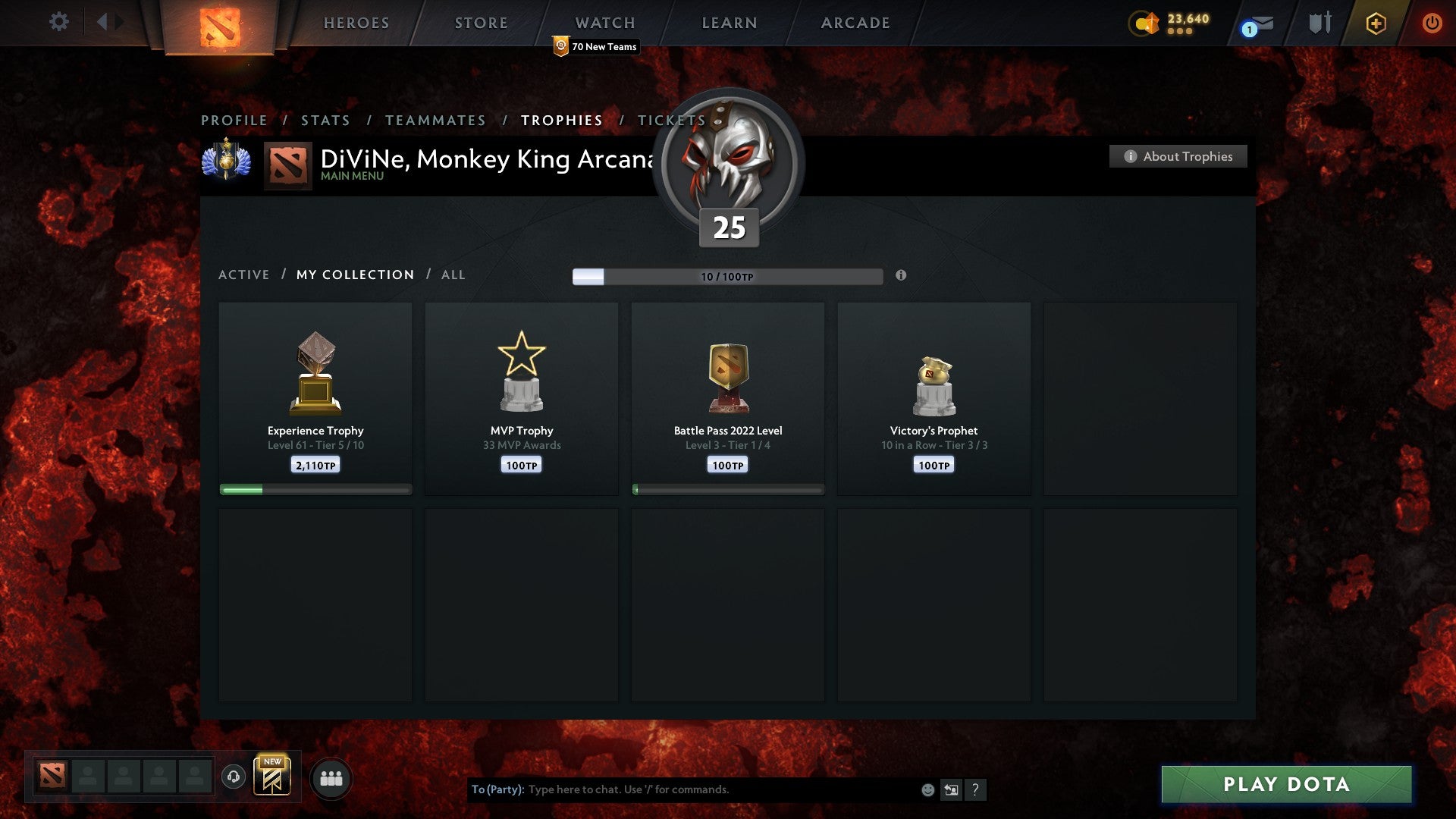Open the settings gear
Viewport: 1456px width, 819px height.
pyautogui.click(x=59, y=23)
